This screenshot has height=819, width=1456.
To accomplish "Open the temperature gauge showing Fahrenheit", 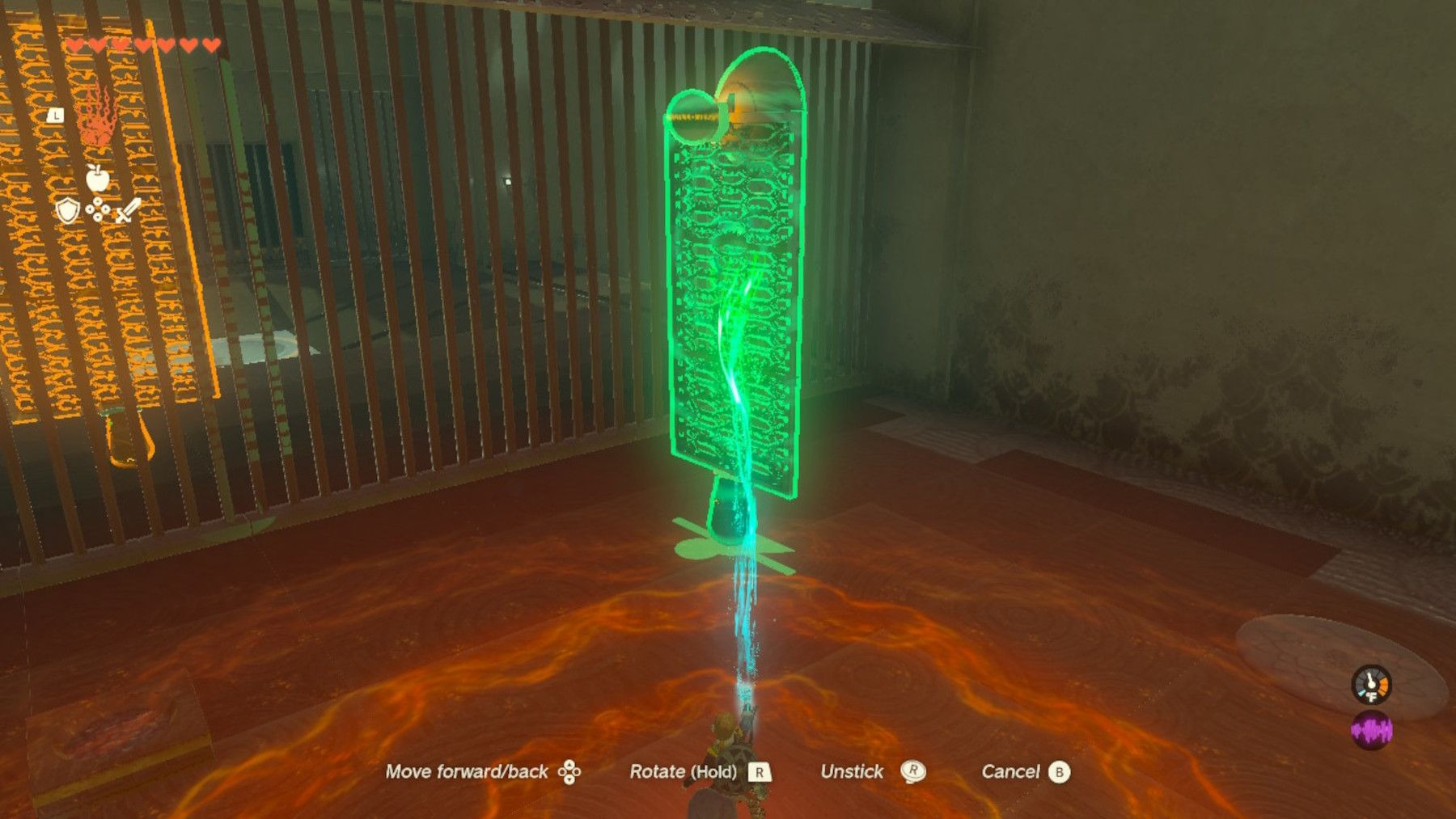I will (x=1370, y=685).
